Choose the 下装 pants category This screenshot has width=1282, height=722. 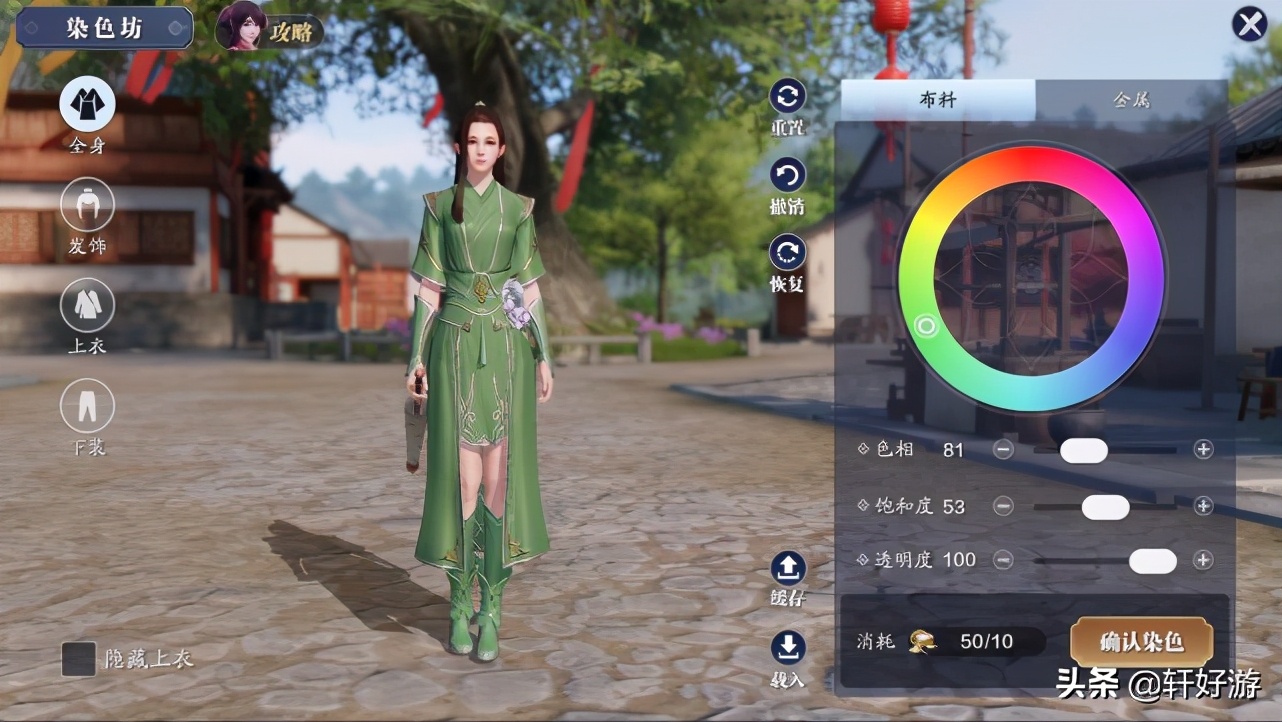point(87,406)
